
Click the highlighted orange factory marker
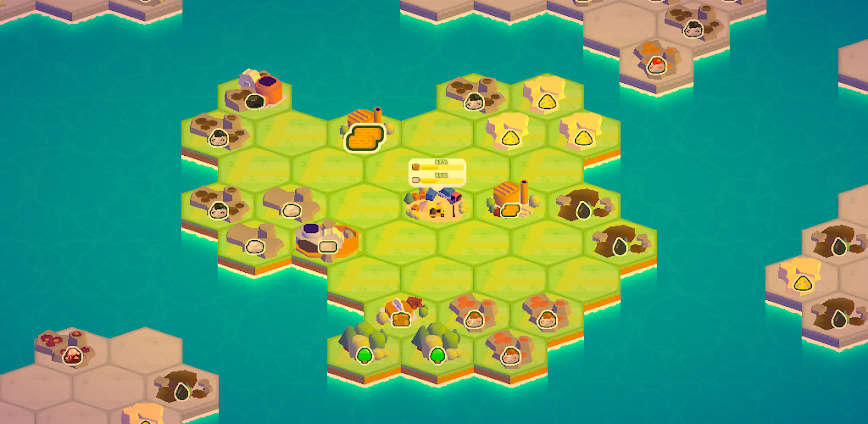click(x=366, y=137)
